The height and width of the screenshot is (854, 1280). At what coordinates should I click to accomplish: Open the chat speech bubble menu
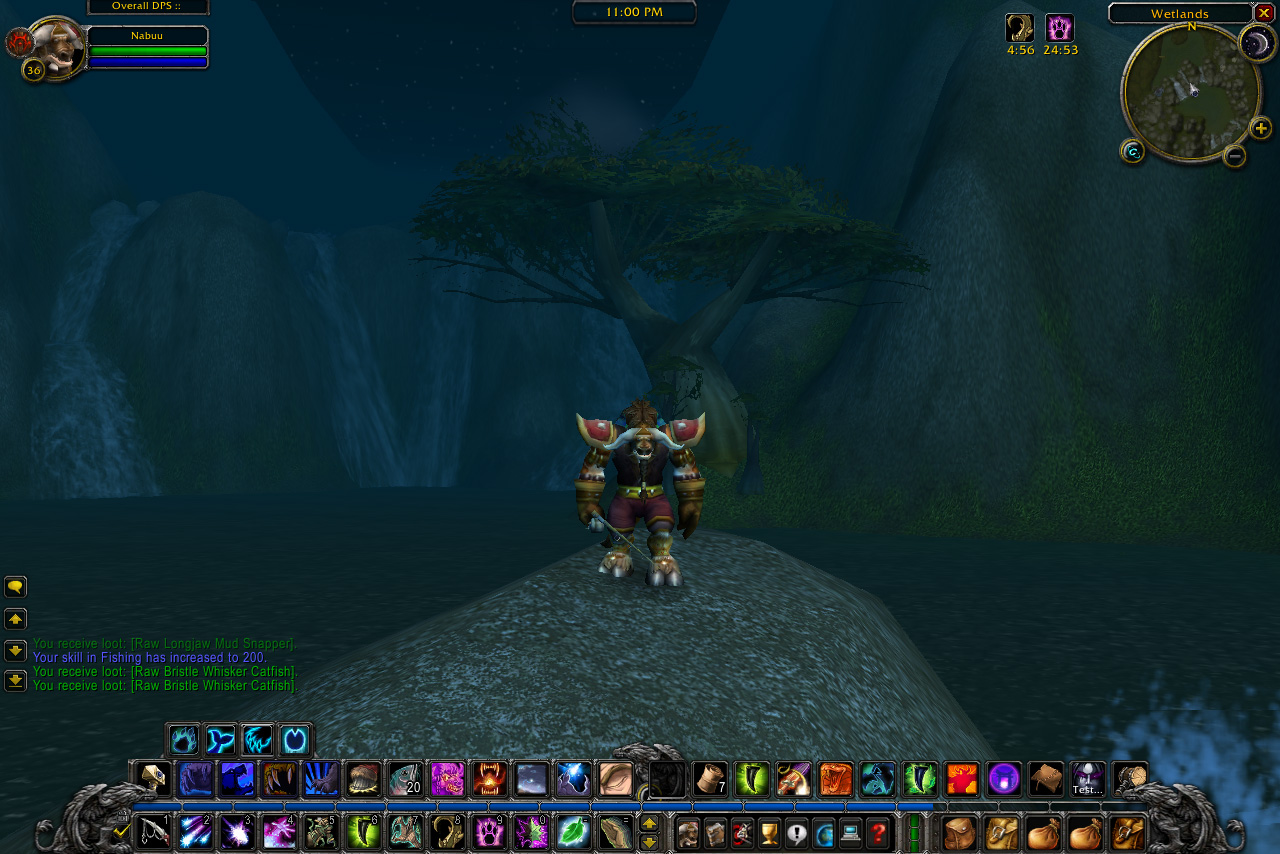coord(15,587)
